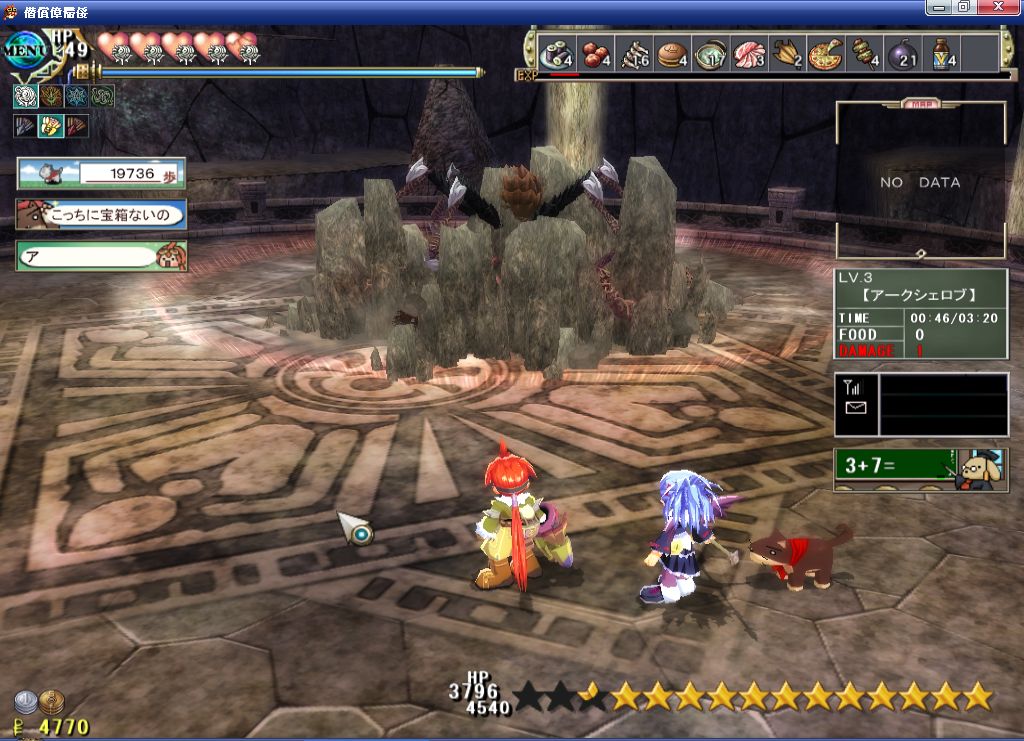Select the green soup pot item
Screen dimensions: 1024x741
(711, 52)
